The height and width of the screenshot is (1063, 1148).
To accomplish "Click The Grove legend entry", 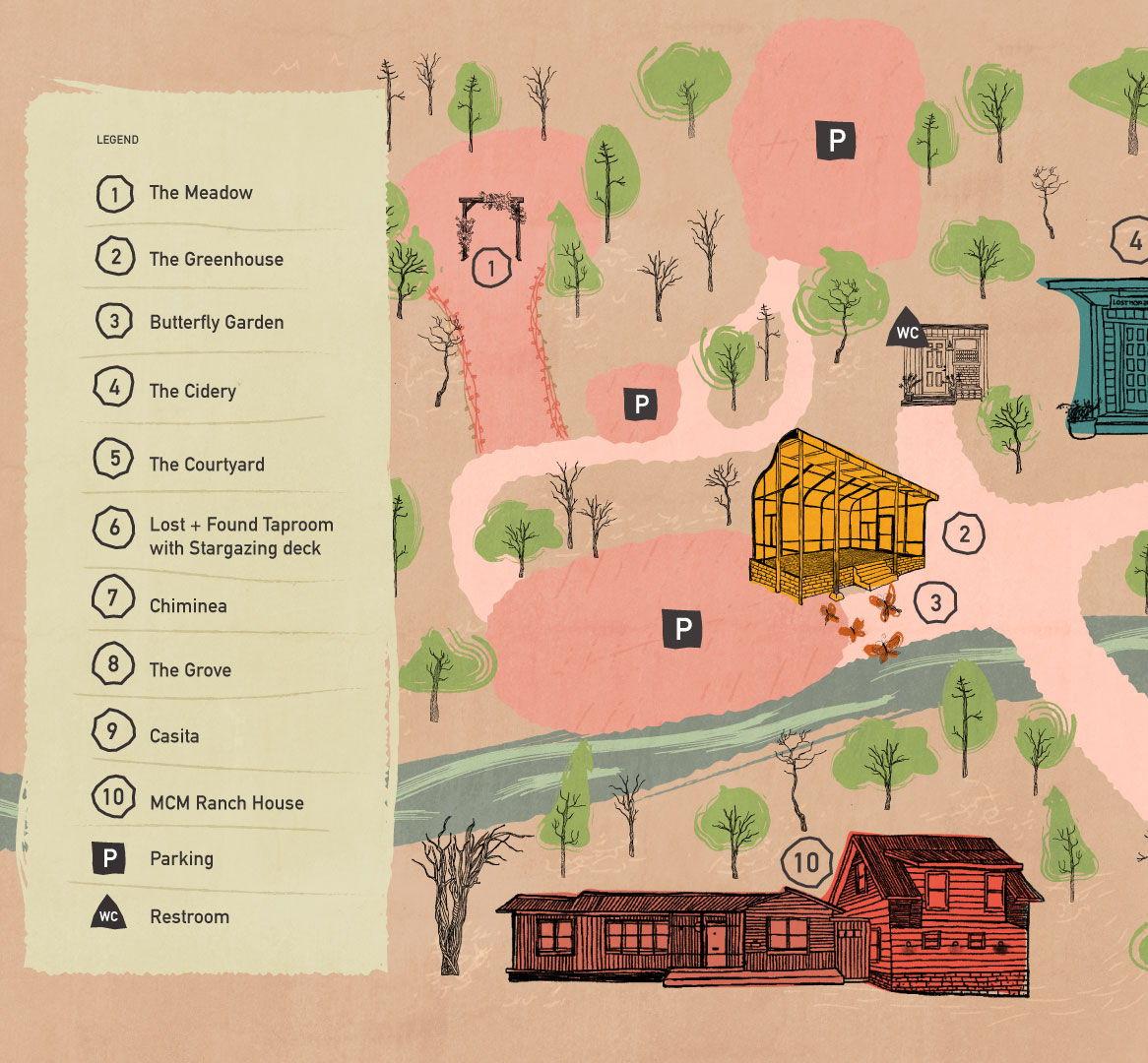I will 190,670.
